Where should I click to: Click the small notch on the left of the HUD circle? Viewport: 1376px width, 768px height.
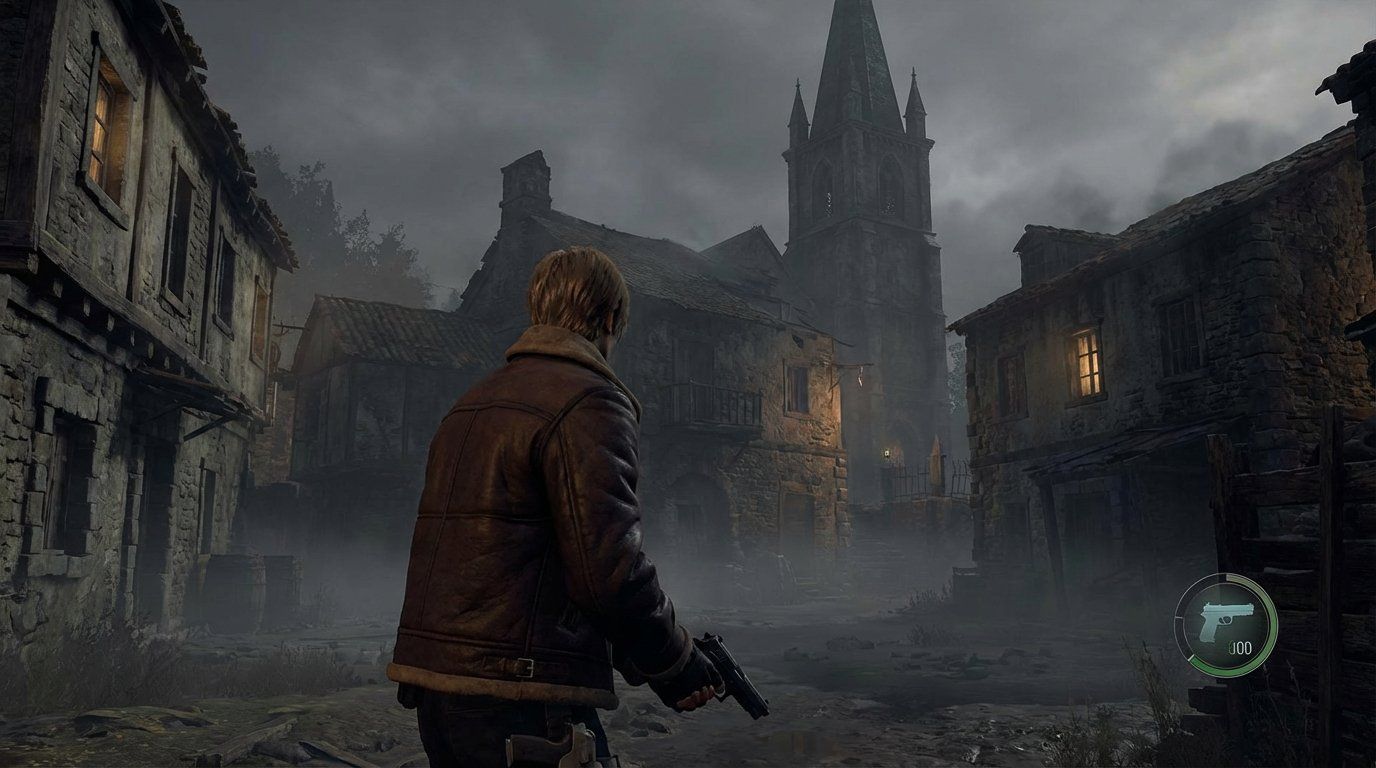click(x=1178, y=618)
